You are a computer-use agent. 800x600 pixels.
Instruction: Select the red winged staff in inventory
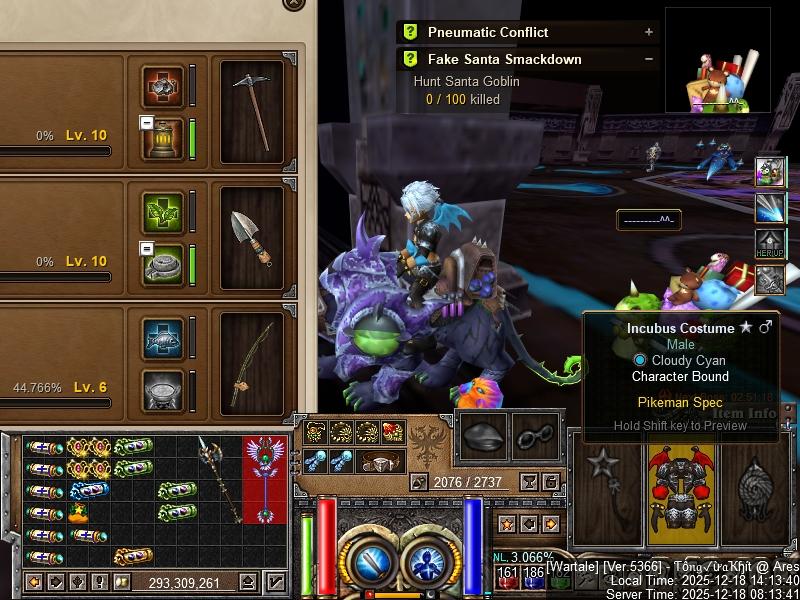click(265, 478)
